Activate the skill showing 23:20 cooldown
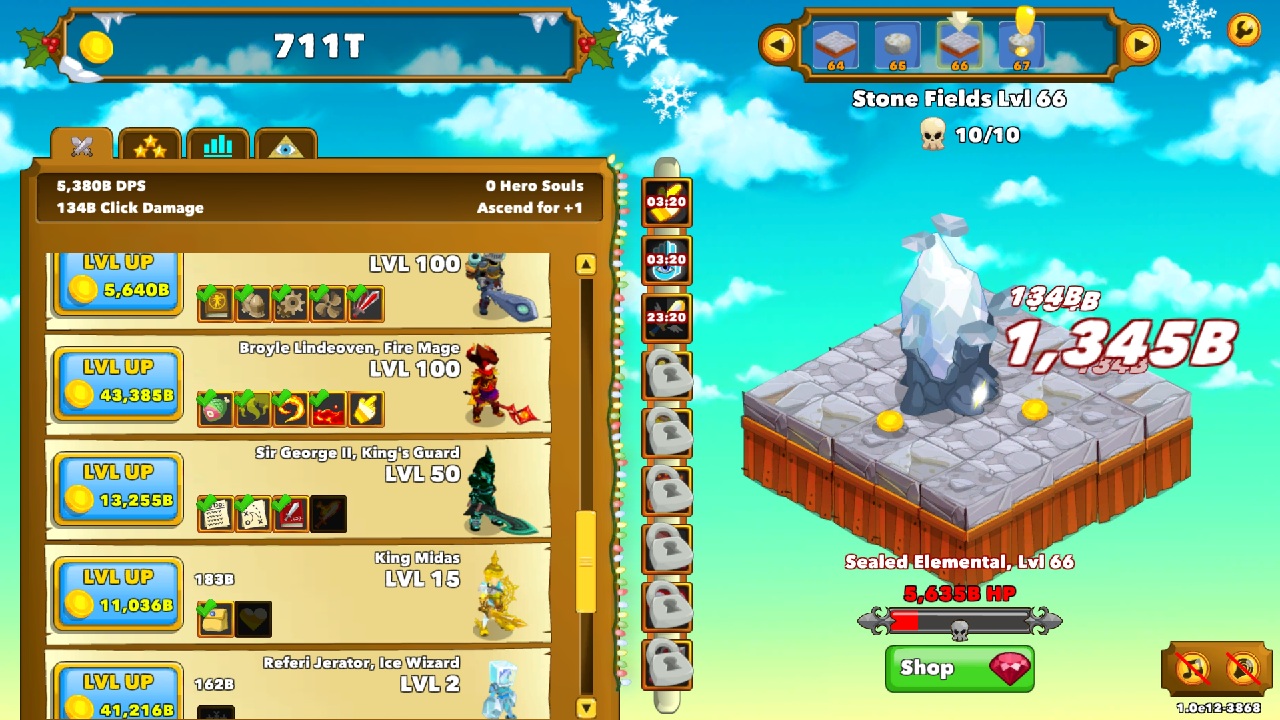Image resolution: width=1280 pixels, height=720 pixels. [x=666, y=318]
